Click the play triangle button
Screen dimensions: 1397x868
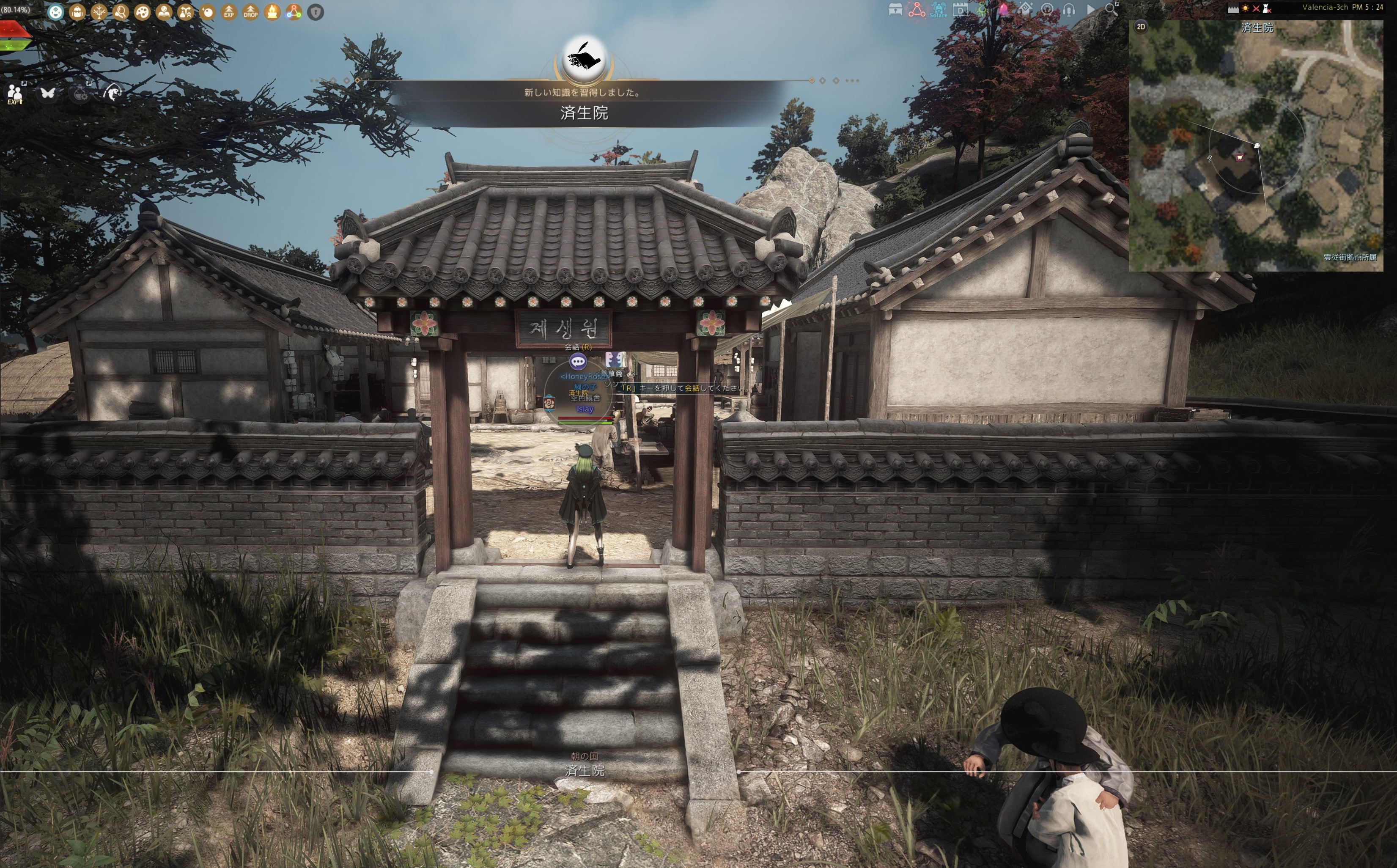pos(1090,10)
